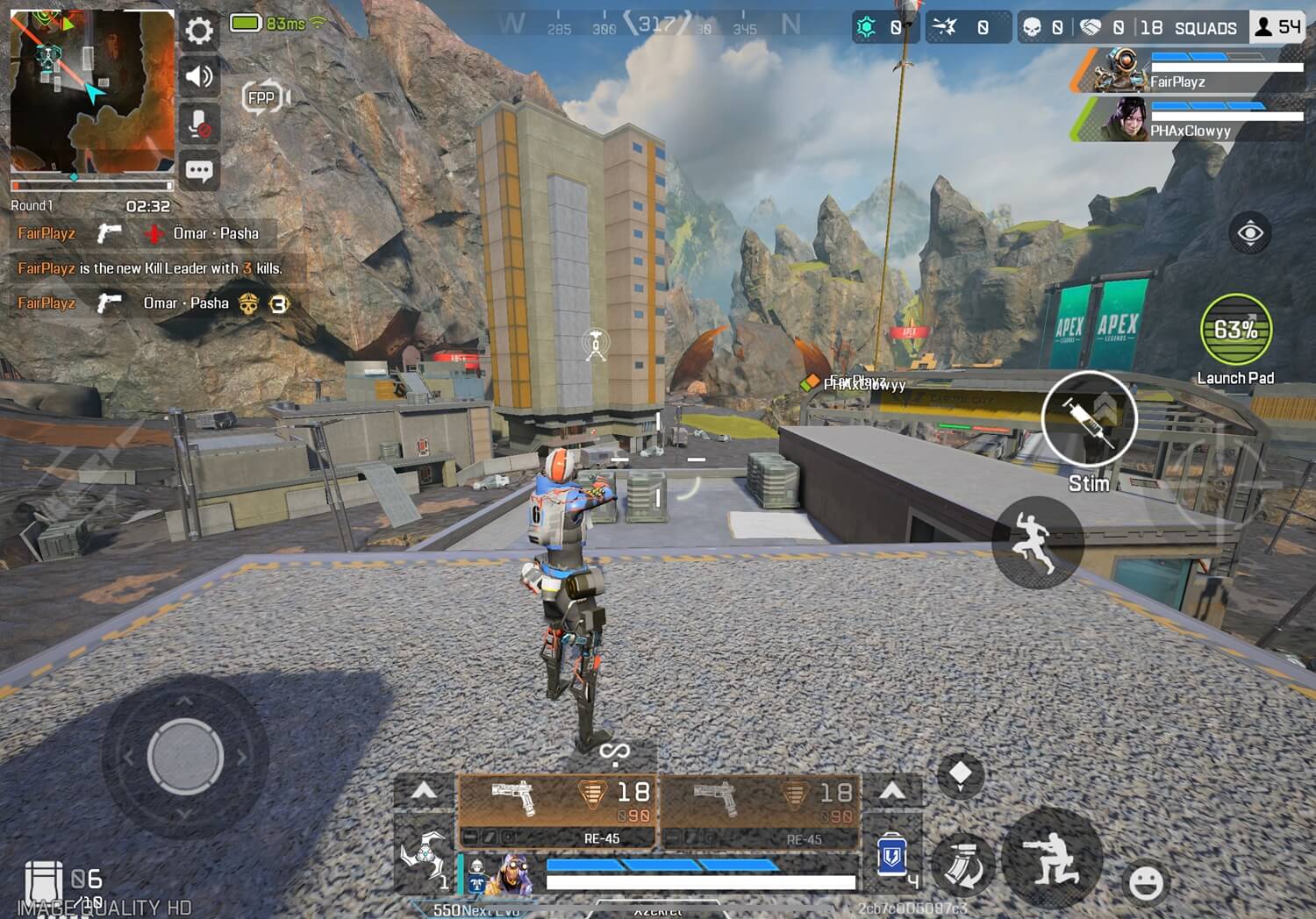Toggle the muted microphone button
This screenshot has height=919, width=1316.
coord(199,124)
